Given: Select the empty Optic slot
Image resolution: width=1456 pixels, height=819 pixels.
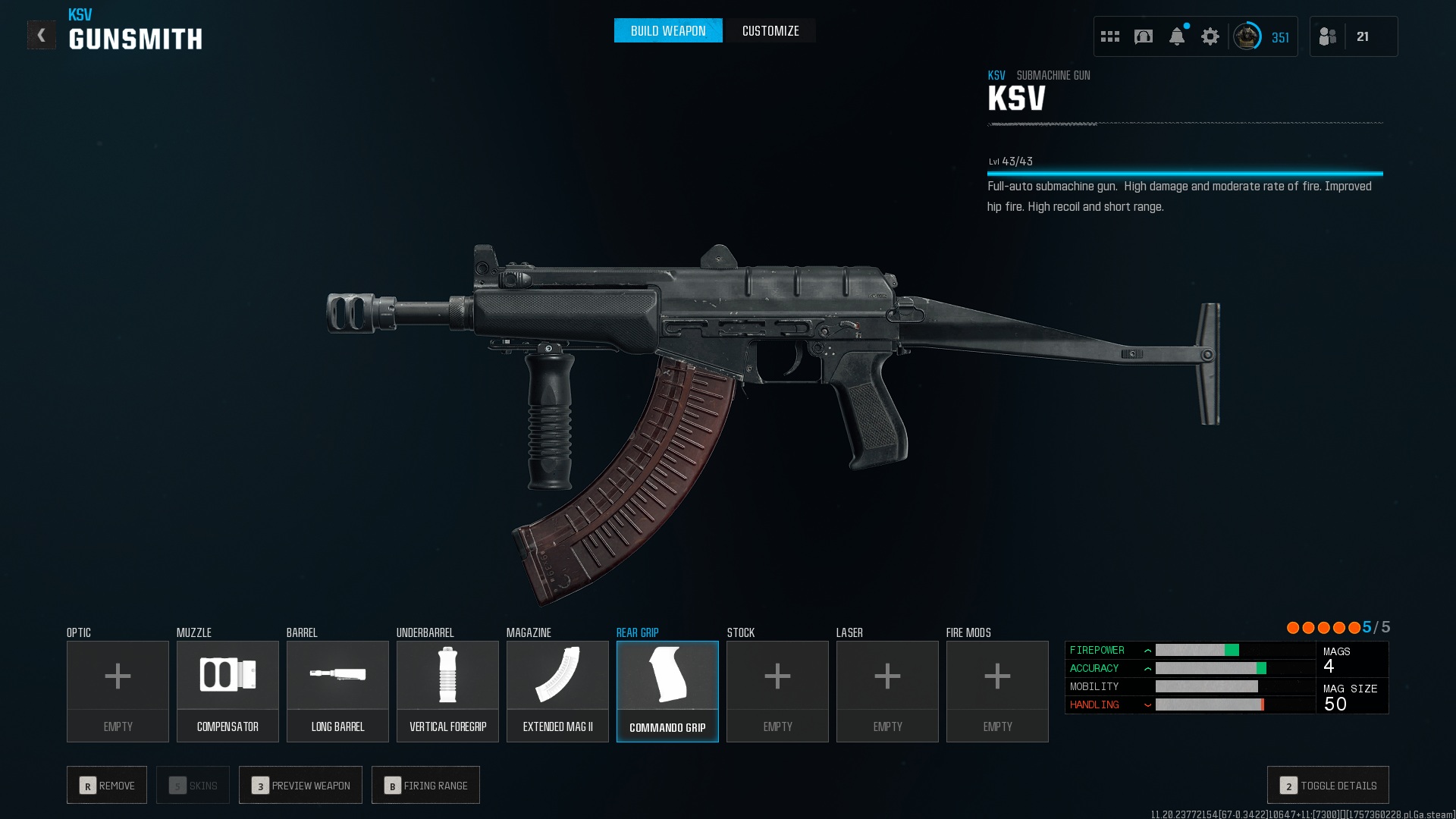Looking at the screenshot, I should [118, 691].
